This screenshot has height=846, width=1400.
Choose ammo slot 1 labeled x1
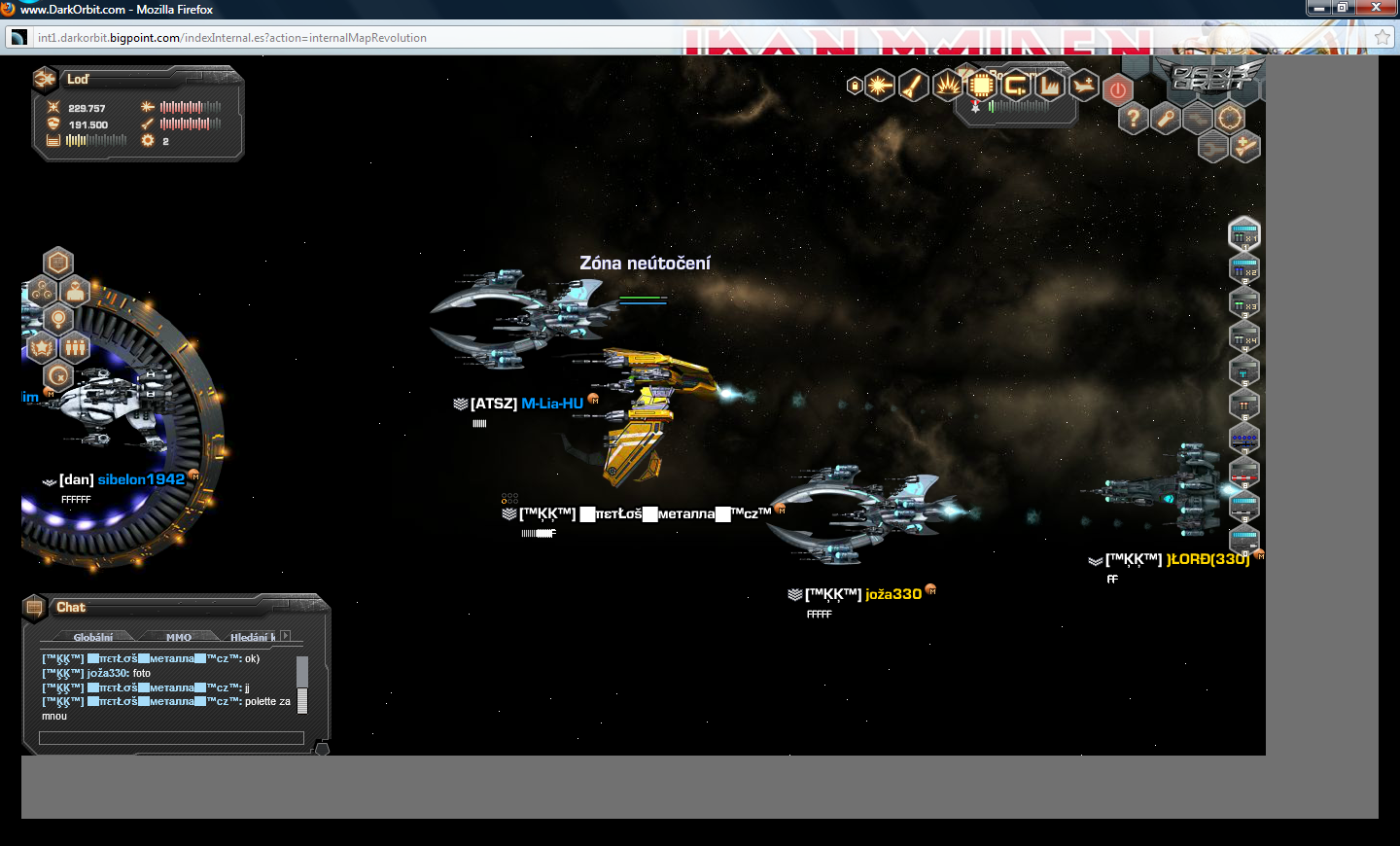[x=1244, y=234]
